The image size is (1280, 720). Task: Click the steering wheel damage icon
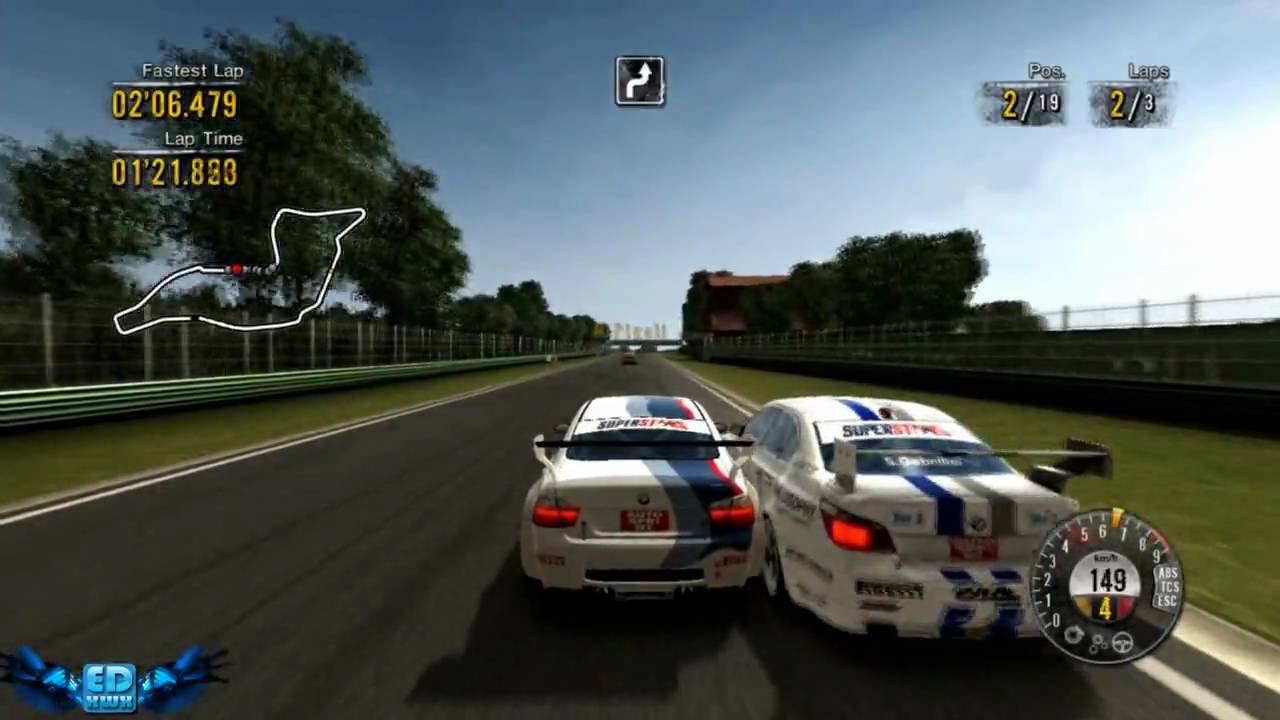coord(1123,643)
